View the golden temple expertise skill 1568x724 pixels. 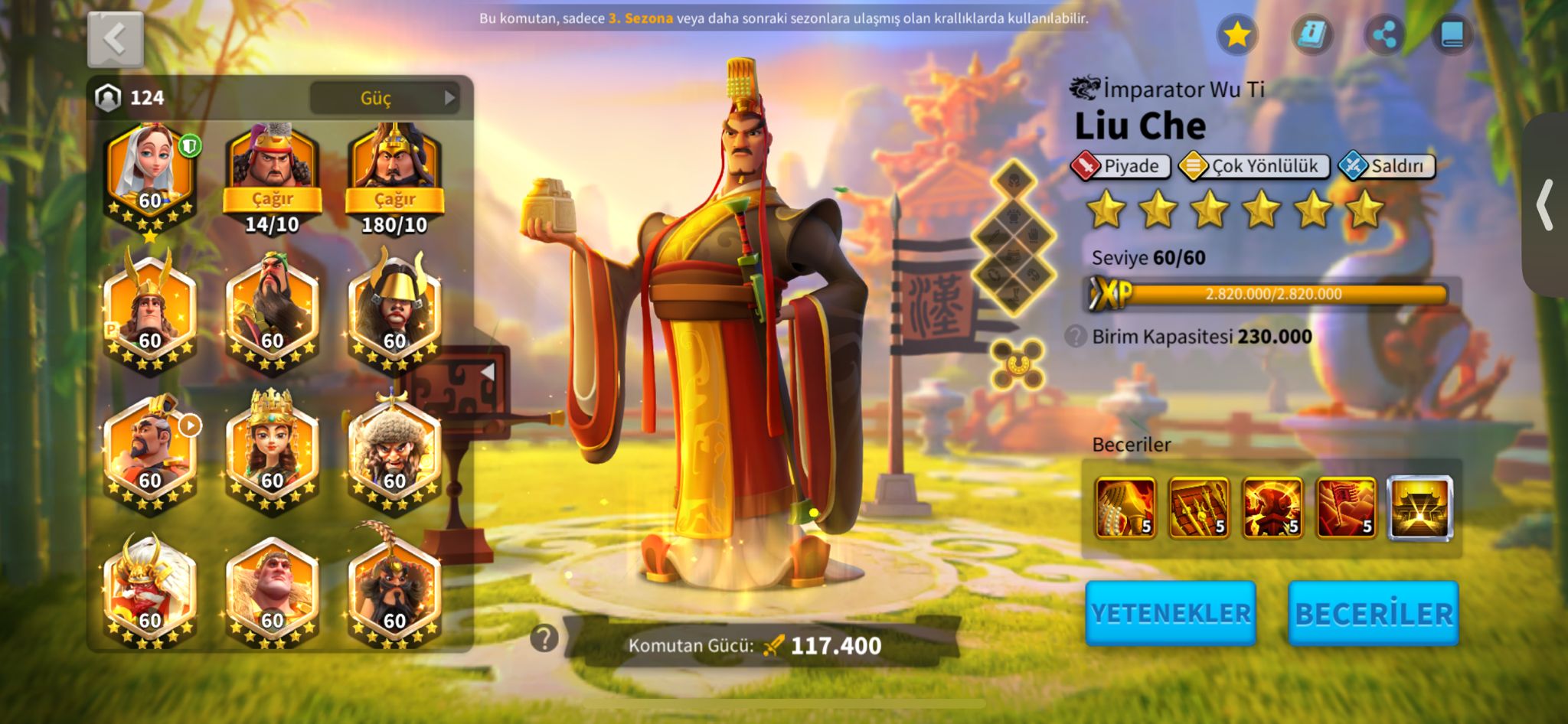pyautogui.click(x=1419, y=507)
